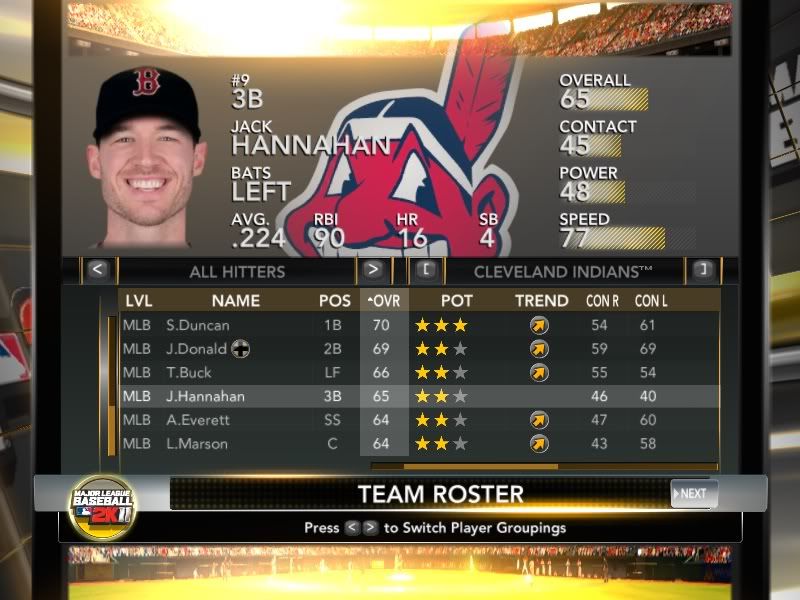Sort roster by OVR column
Image resolution: width=800 pixels, height=600 pixels.
384,301
